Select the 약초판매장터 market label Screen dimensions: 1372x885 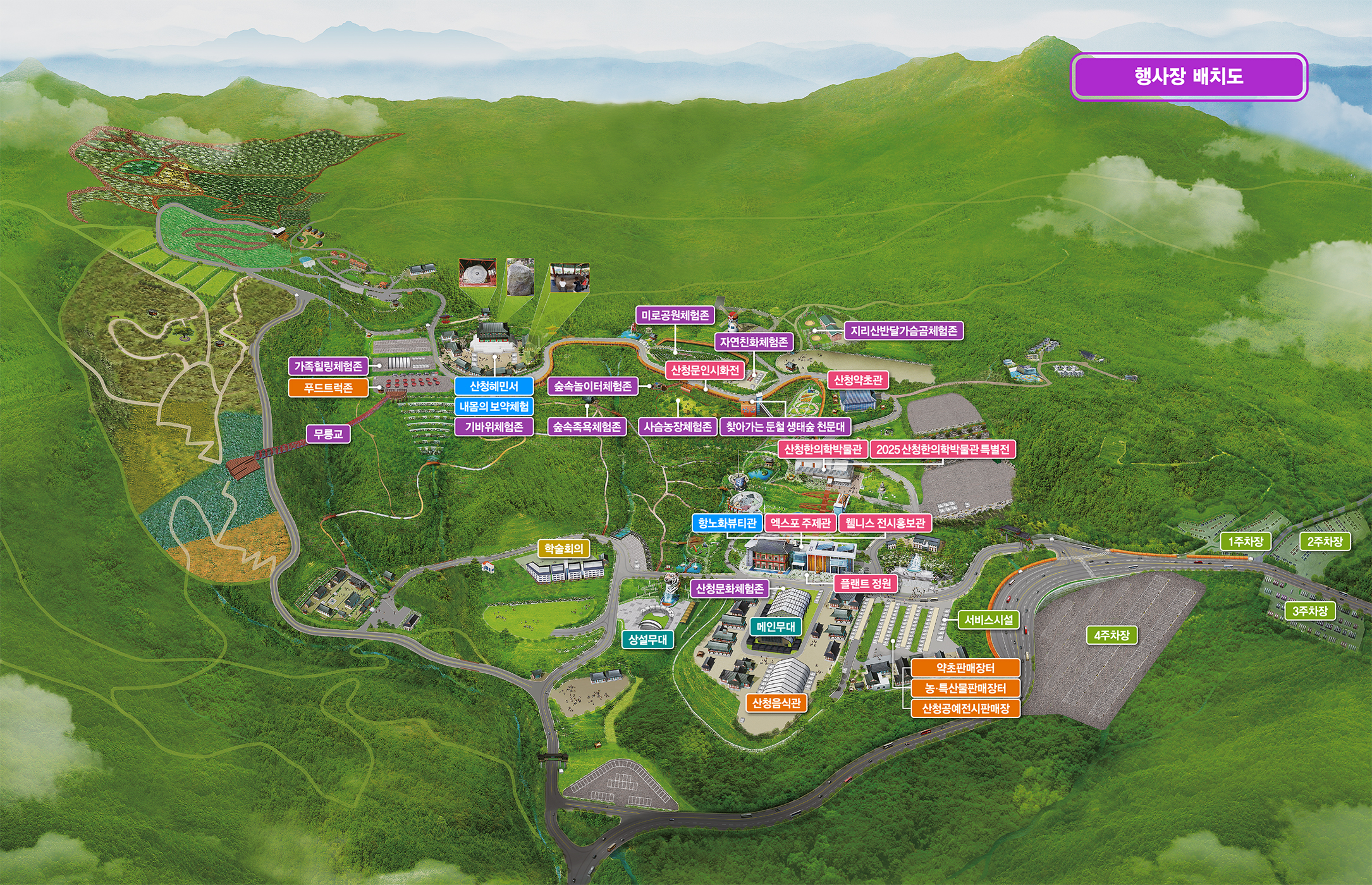coord(965,668)
